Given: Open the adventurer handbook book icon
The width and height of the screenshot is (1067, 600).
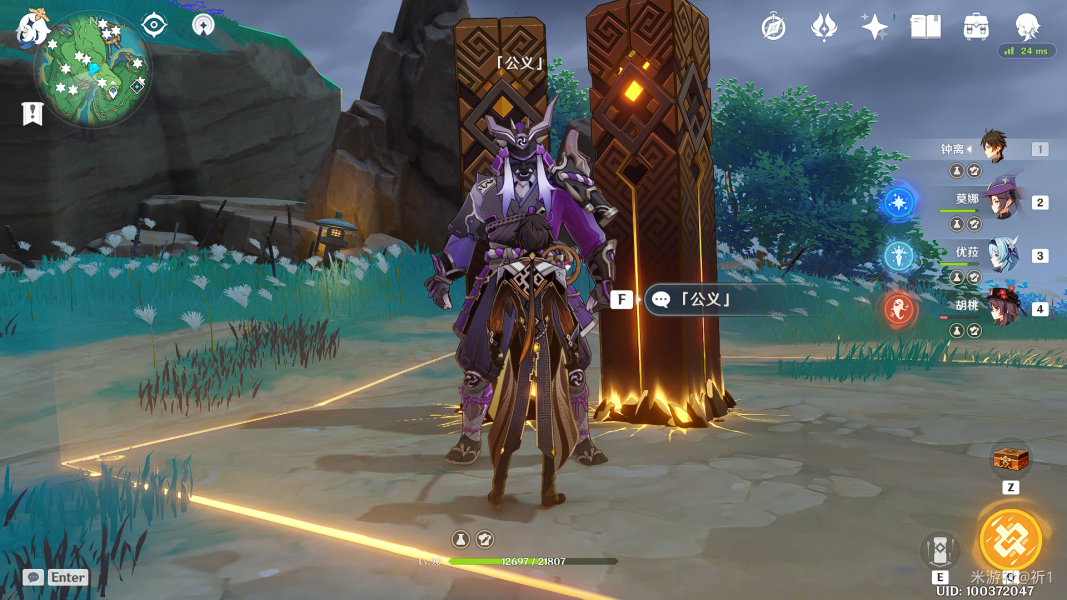Looking at the screenshot, I should tap(925, 27).
